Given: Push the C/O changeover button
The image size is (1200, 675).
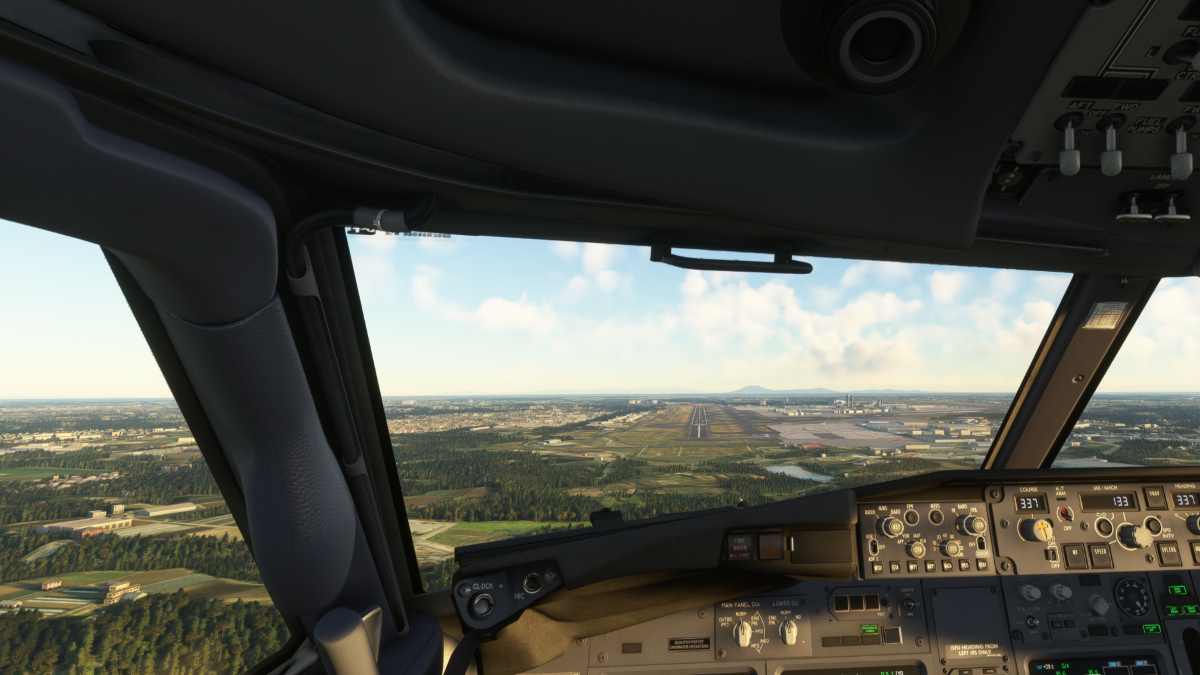Looking at the screenshot, I should pos(1104,525).
